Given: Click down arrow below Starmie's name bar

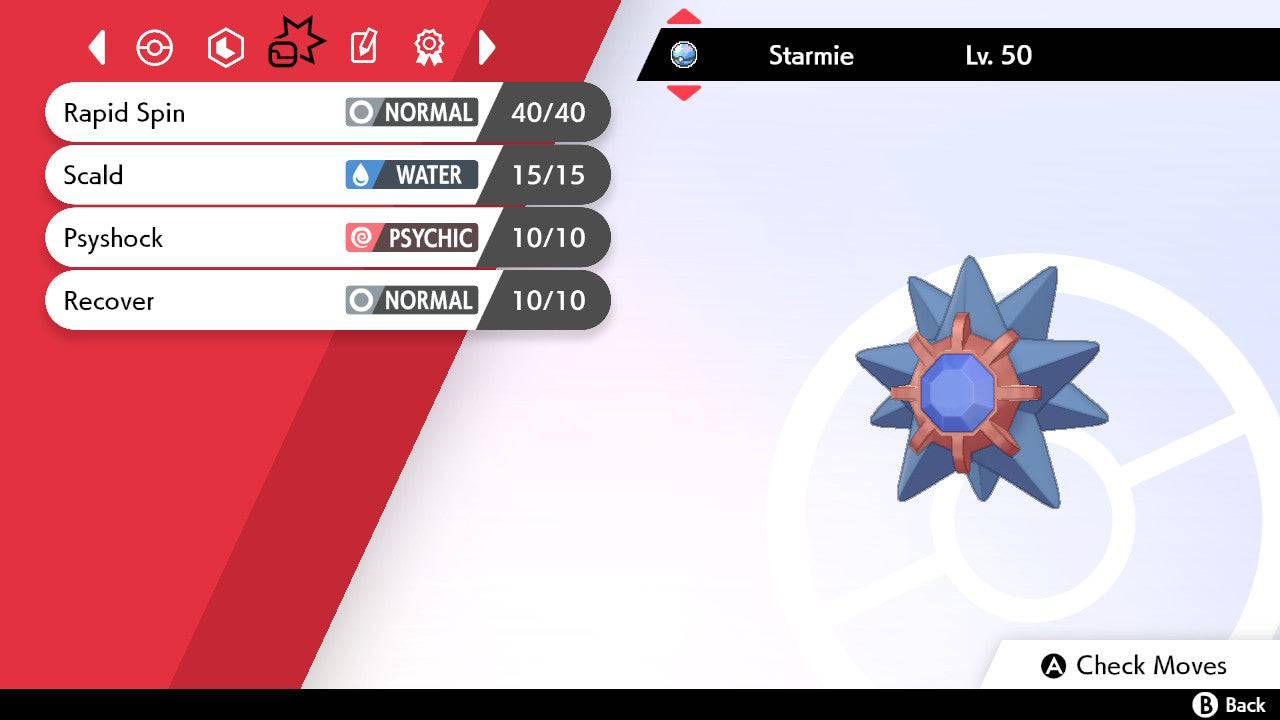Looking at the screenshot, I should (683, 93).
